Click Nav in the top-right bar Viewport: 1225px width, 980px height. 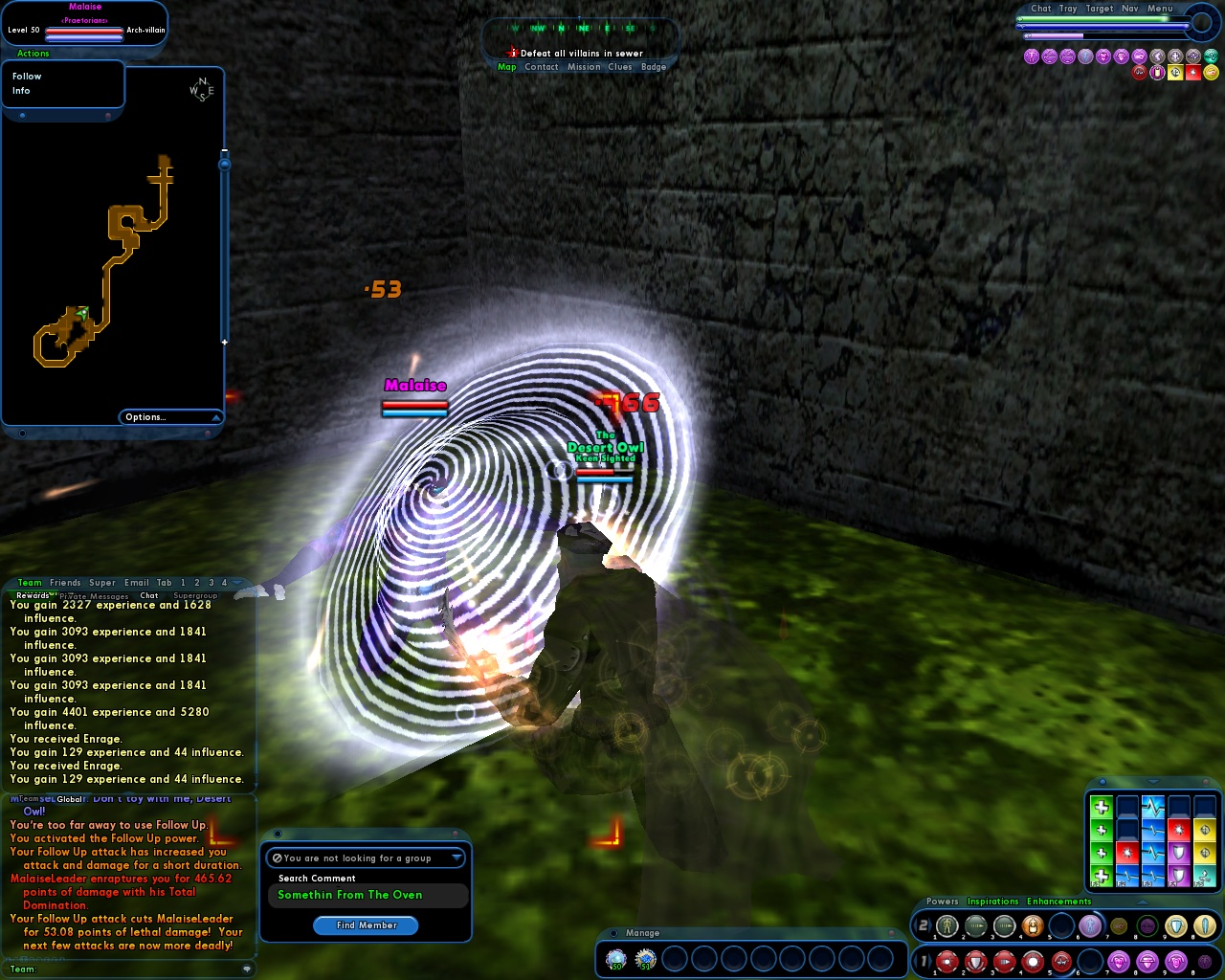click(1129, 9)
